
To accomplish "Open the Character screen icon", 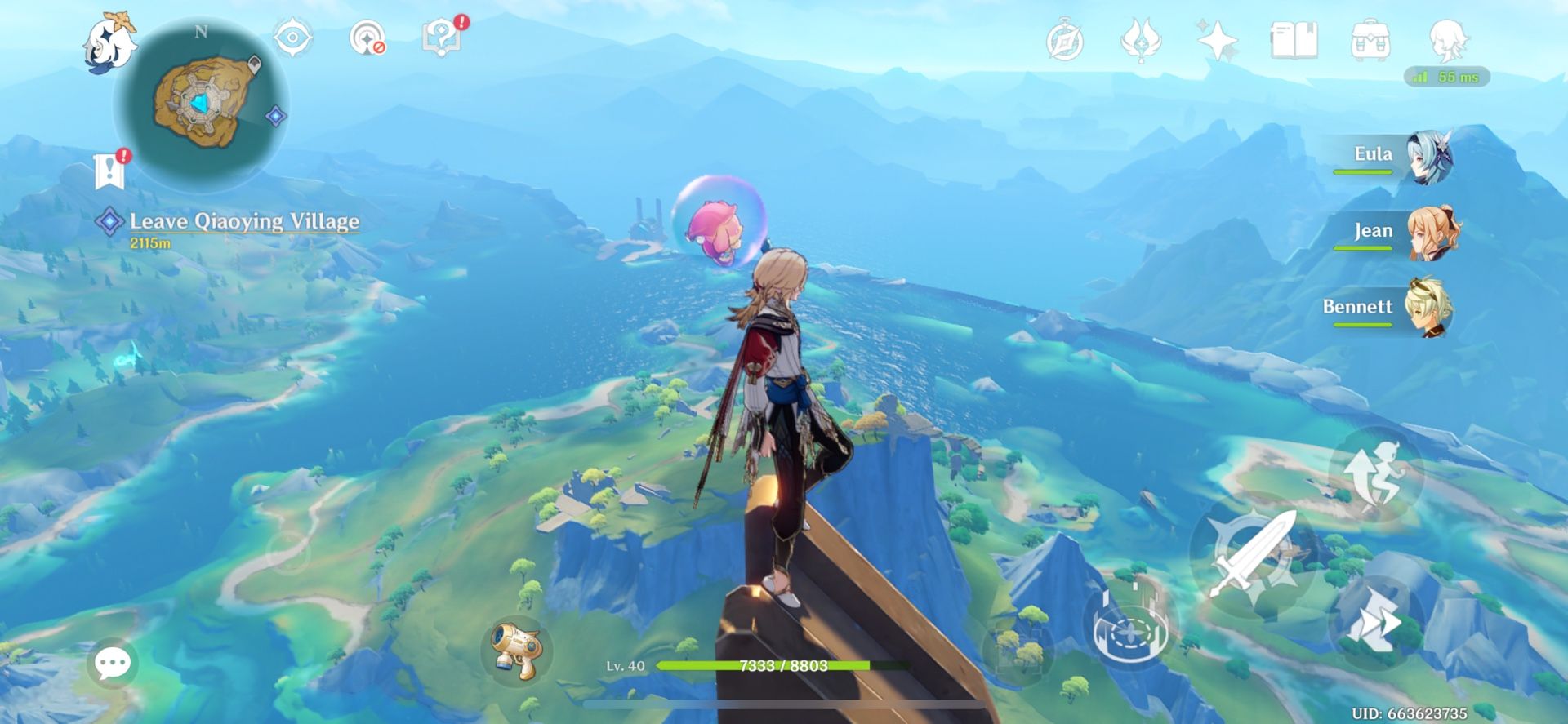I will [1447, 38].
